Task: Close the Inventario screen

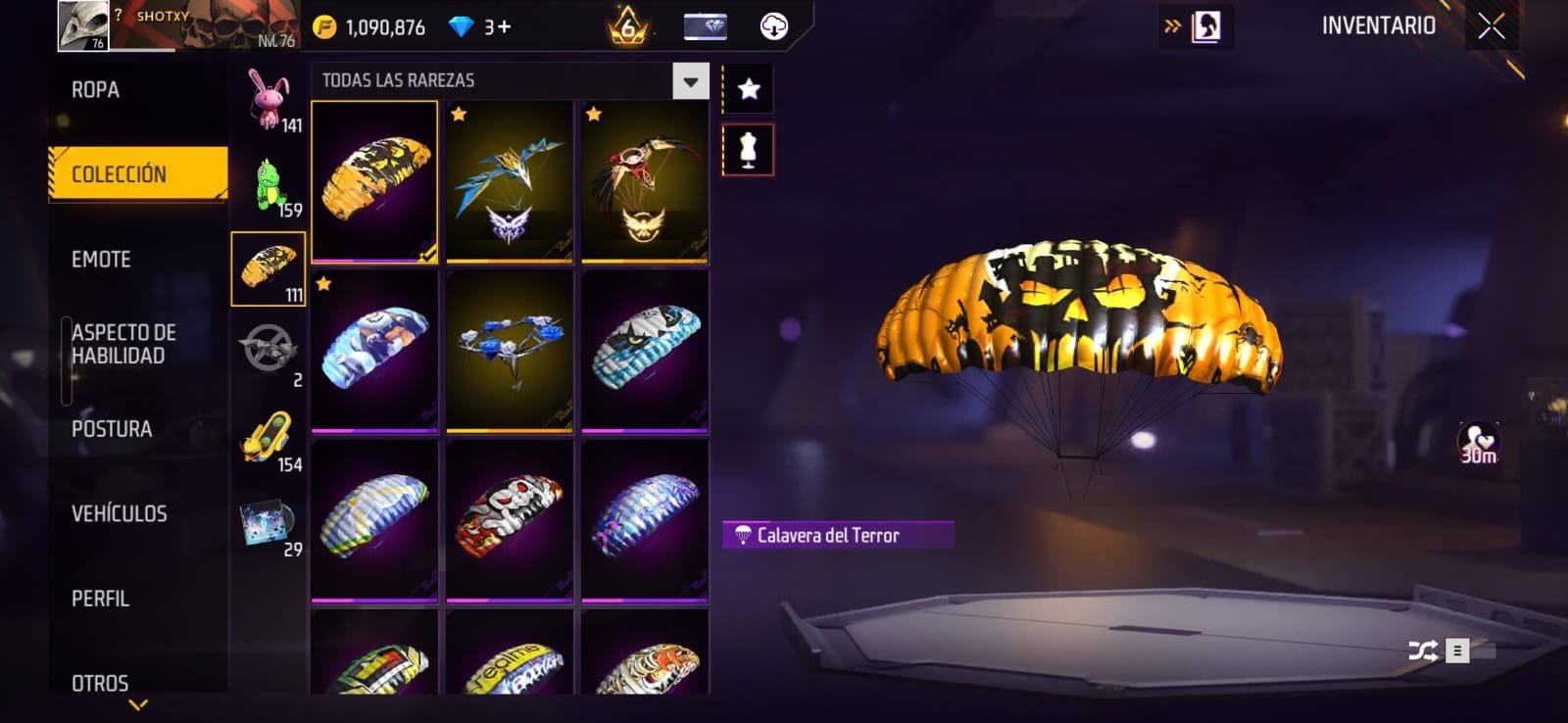Action: 1492,26
